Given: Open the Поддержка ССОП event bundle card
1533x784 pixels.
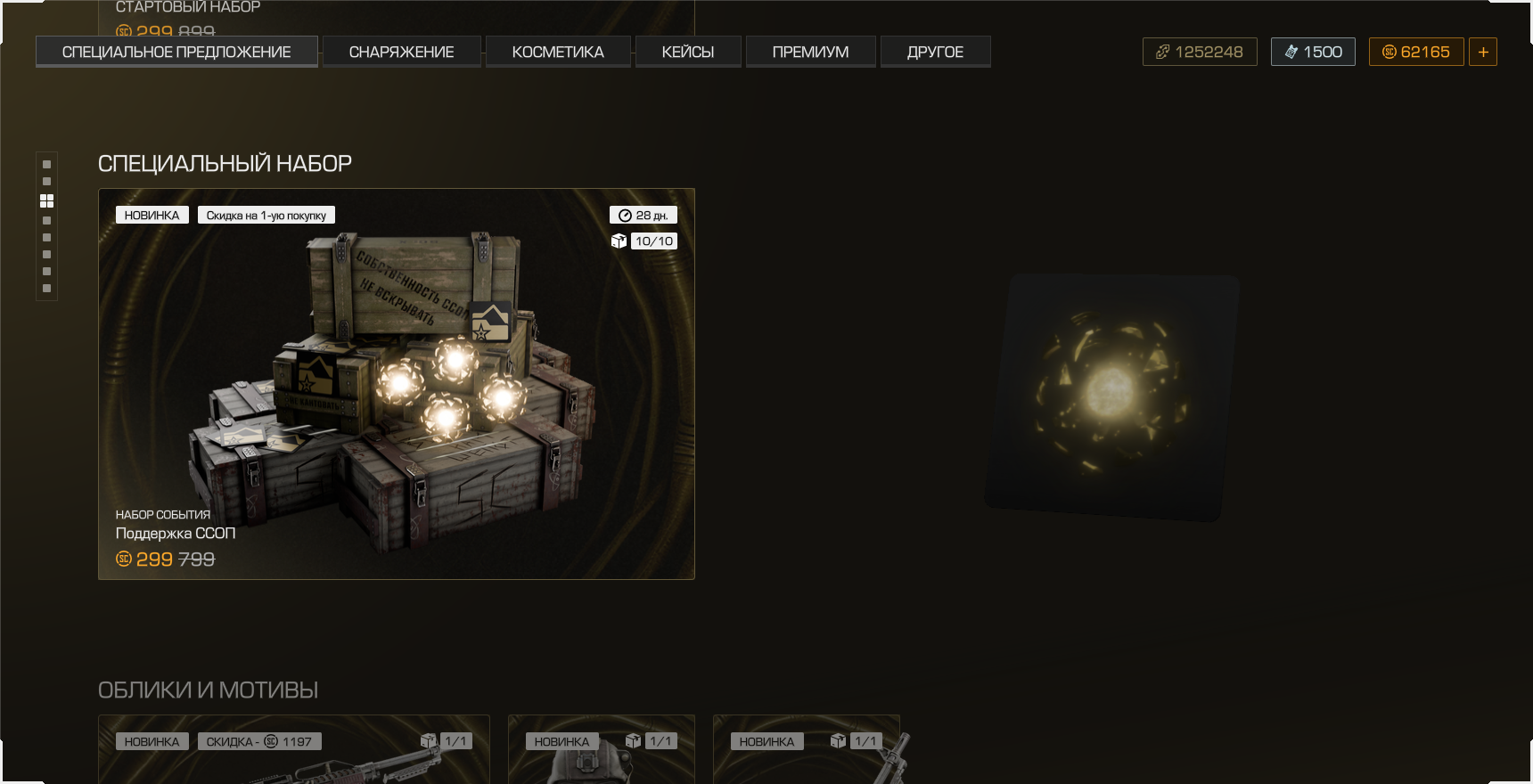Looking at the screenshot, I should click(x=396, y=384).
